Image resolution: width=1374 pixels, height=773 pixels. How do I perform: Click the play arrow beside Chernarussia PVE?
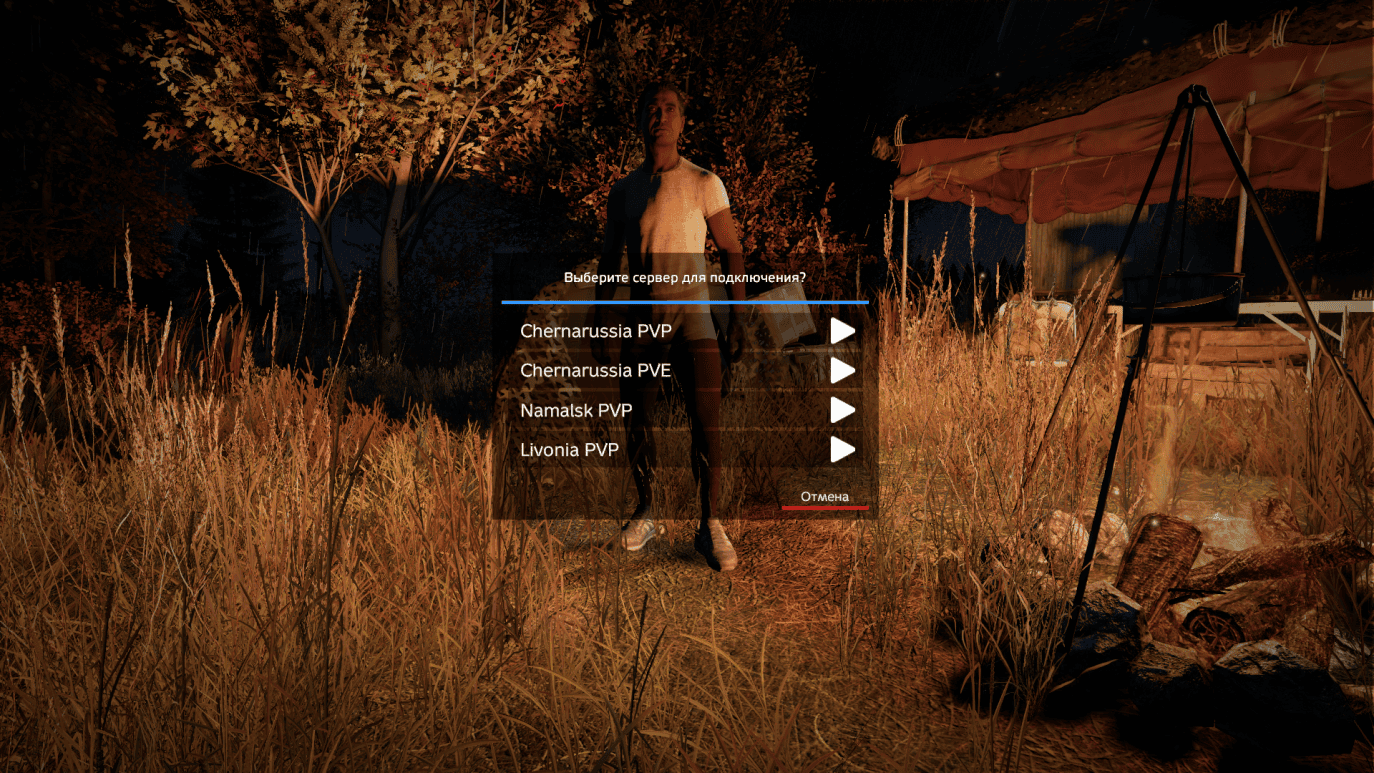coord(843,370)
